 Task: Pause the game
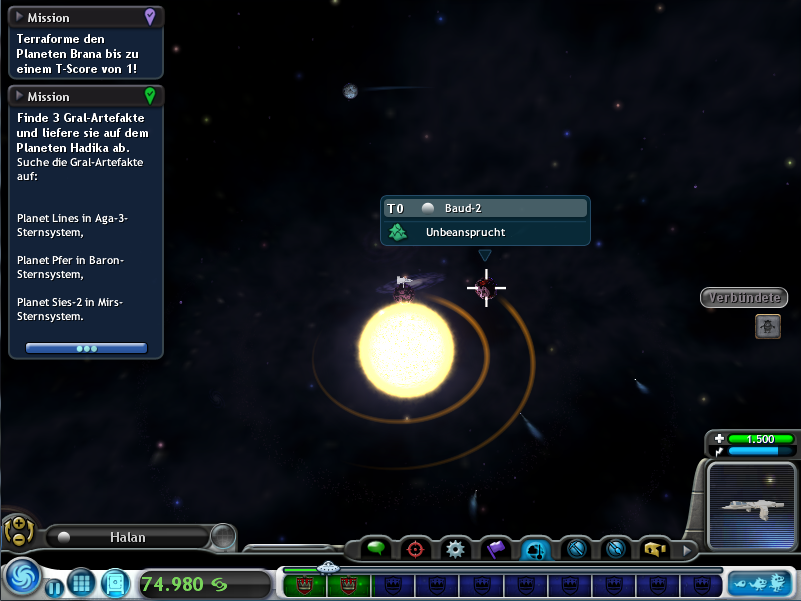[54, 586]
